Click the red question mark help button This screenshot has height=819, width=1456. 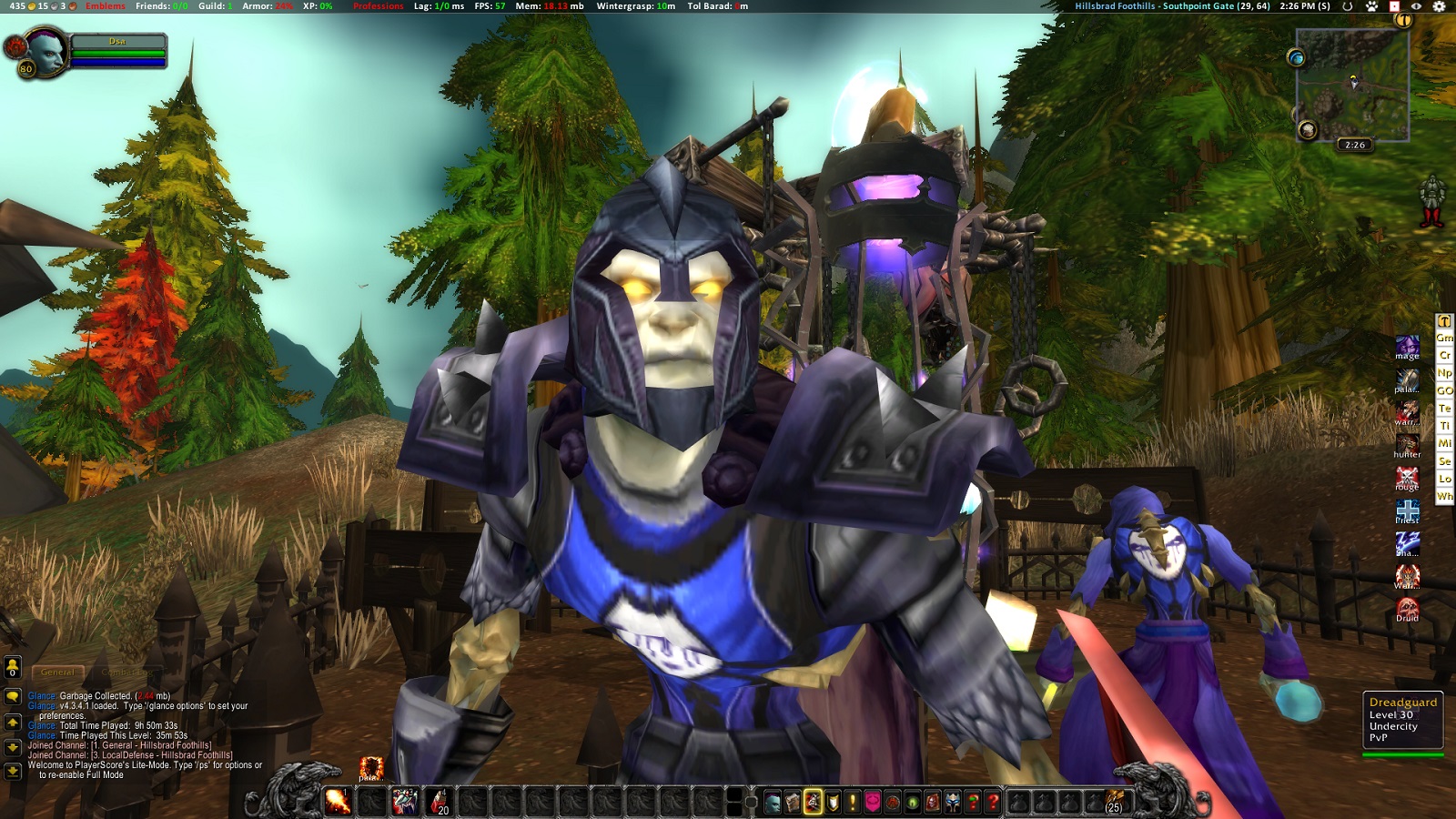(993, 802)
